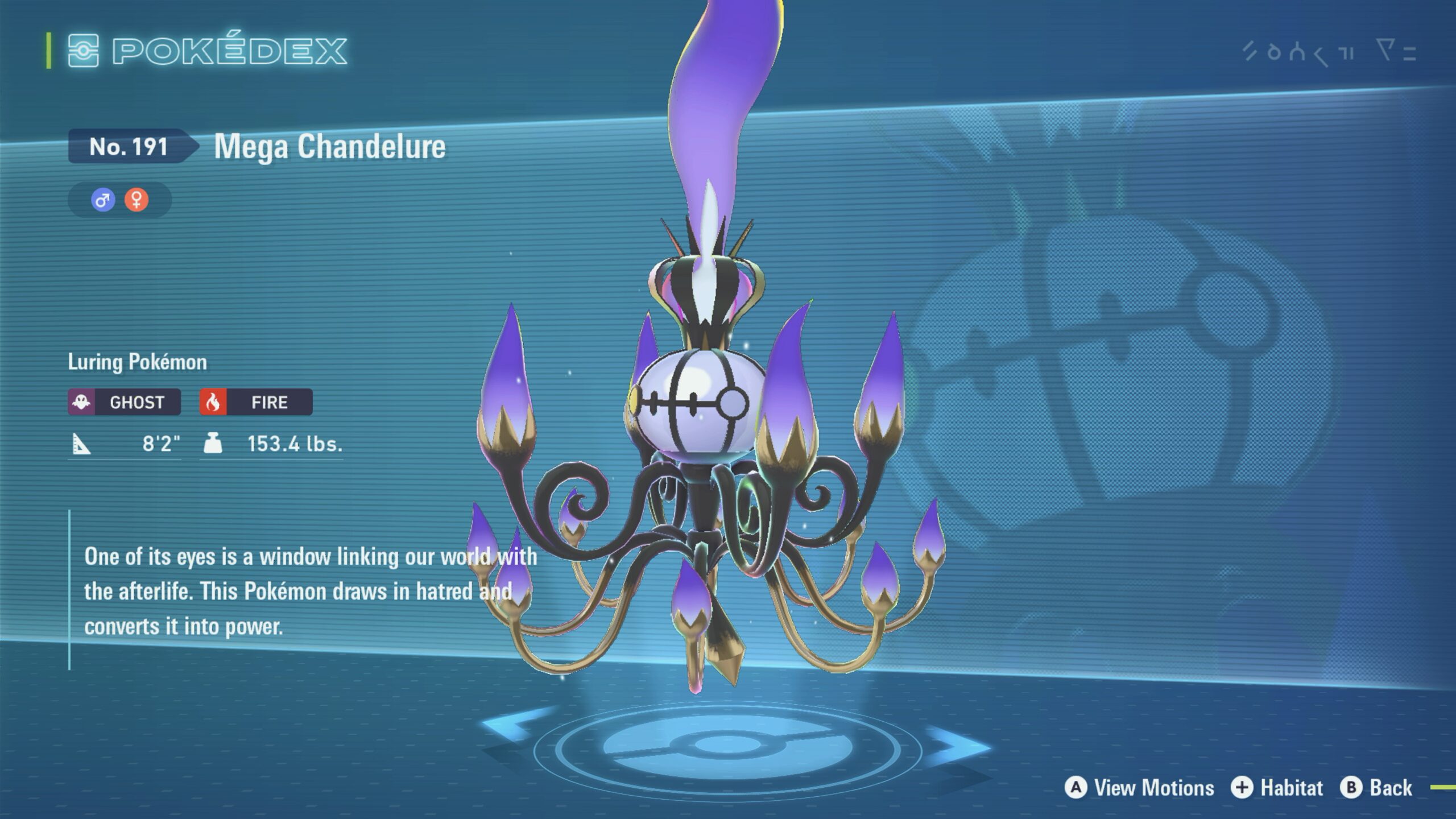Select the female gender symbol
The width and height of the screenshot is (1456, 819).
pos(136,200)
